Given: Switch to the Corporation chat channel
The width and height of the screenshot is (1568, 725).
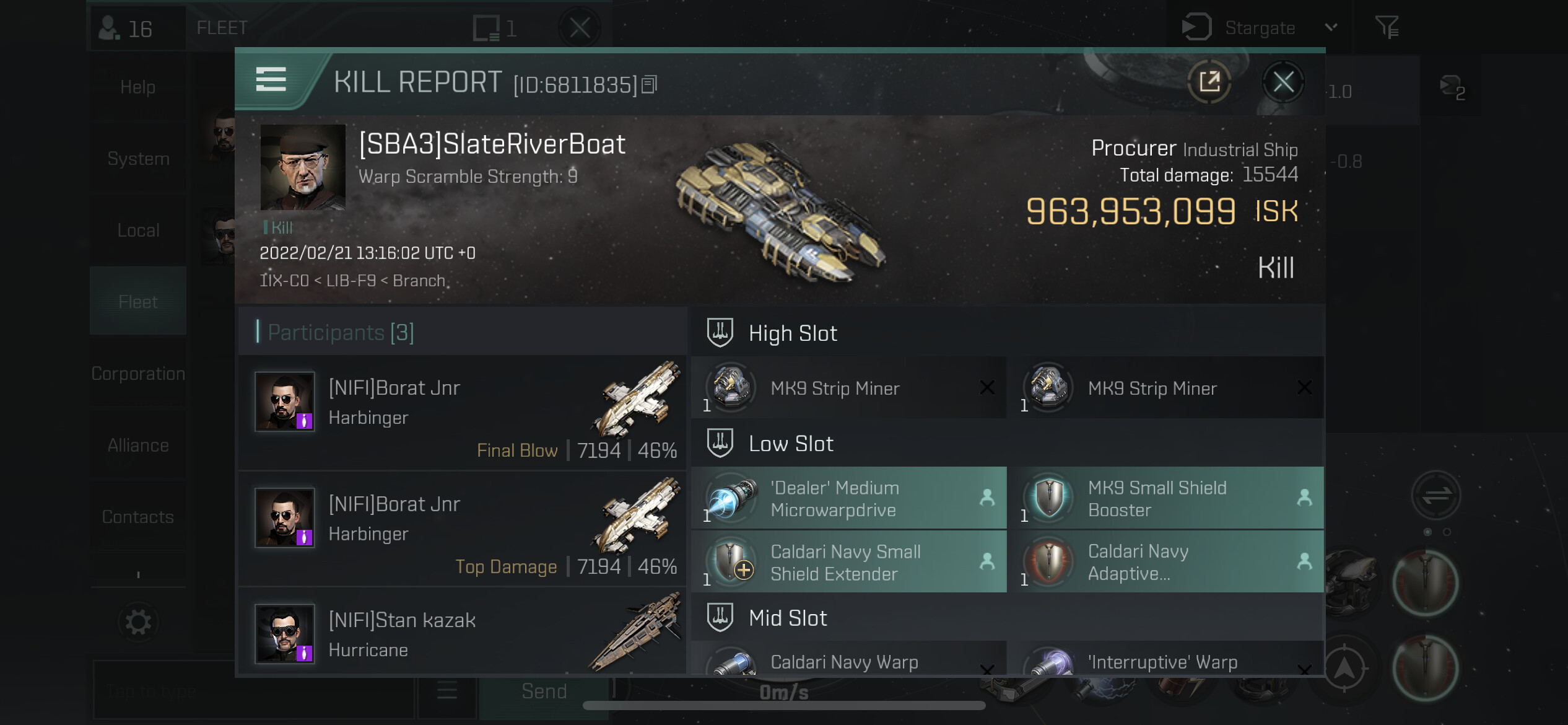Looking at the screenshot, I should (x=138, y=374).
